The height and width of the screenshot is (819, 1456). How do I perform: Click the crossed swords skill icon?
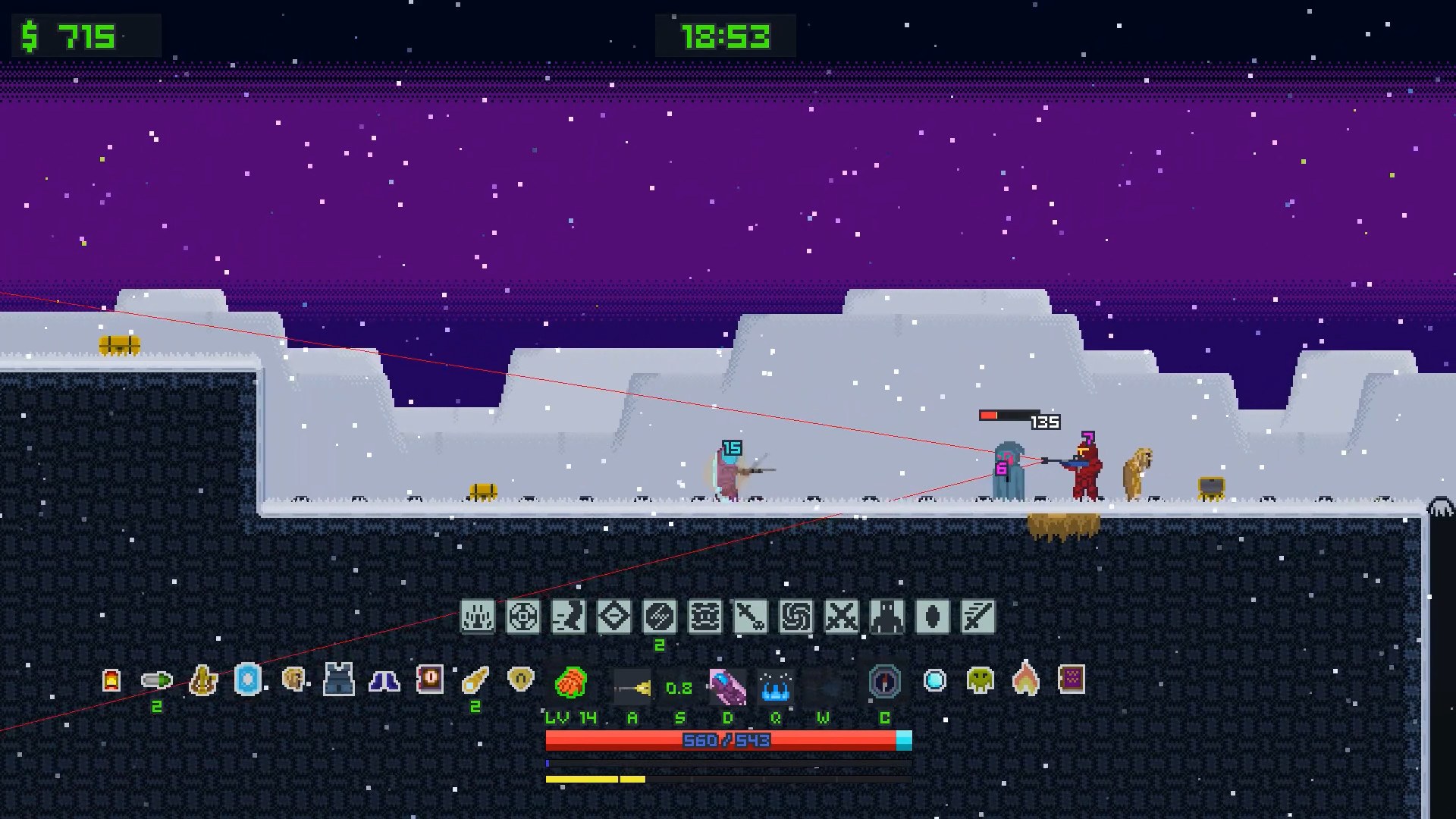click(840, 617)
